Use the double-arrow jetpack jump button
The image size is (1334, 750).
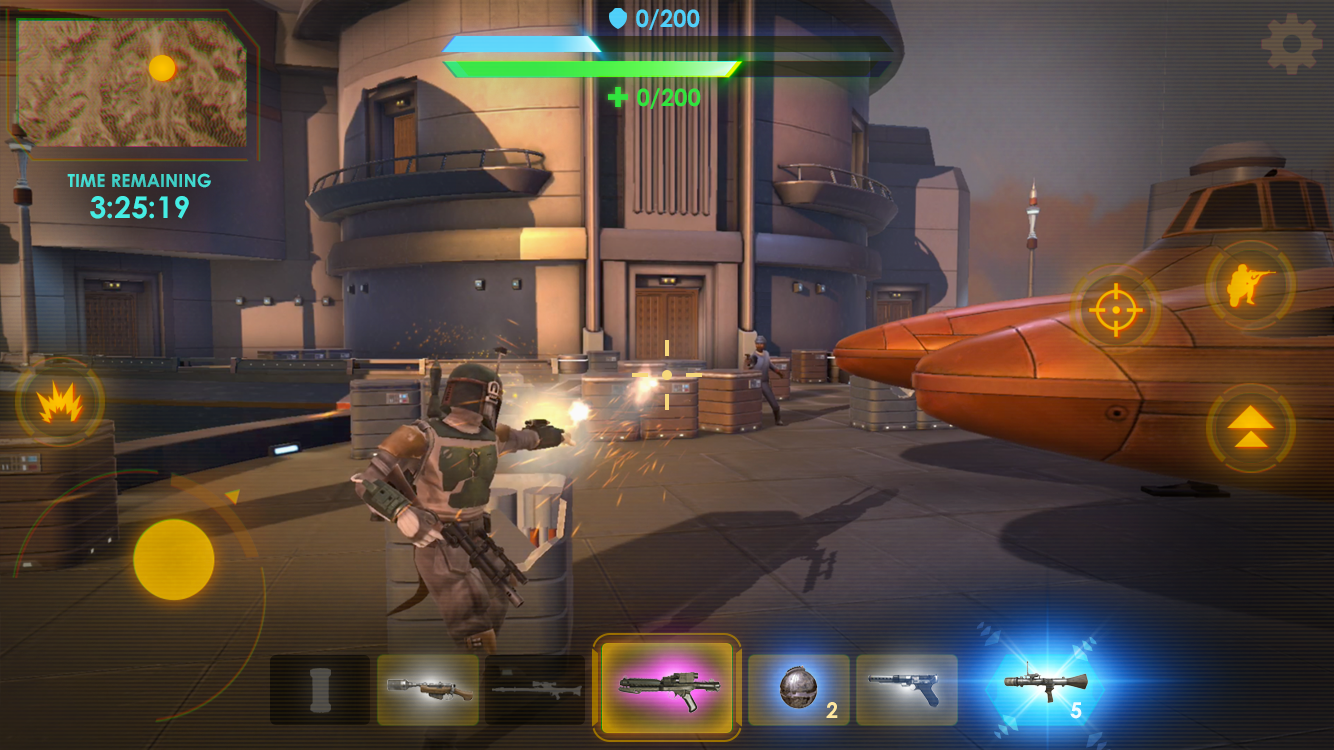pyautogui.click(x=1250, y=428)
